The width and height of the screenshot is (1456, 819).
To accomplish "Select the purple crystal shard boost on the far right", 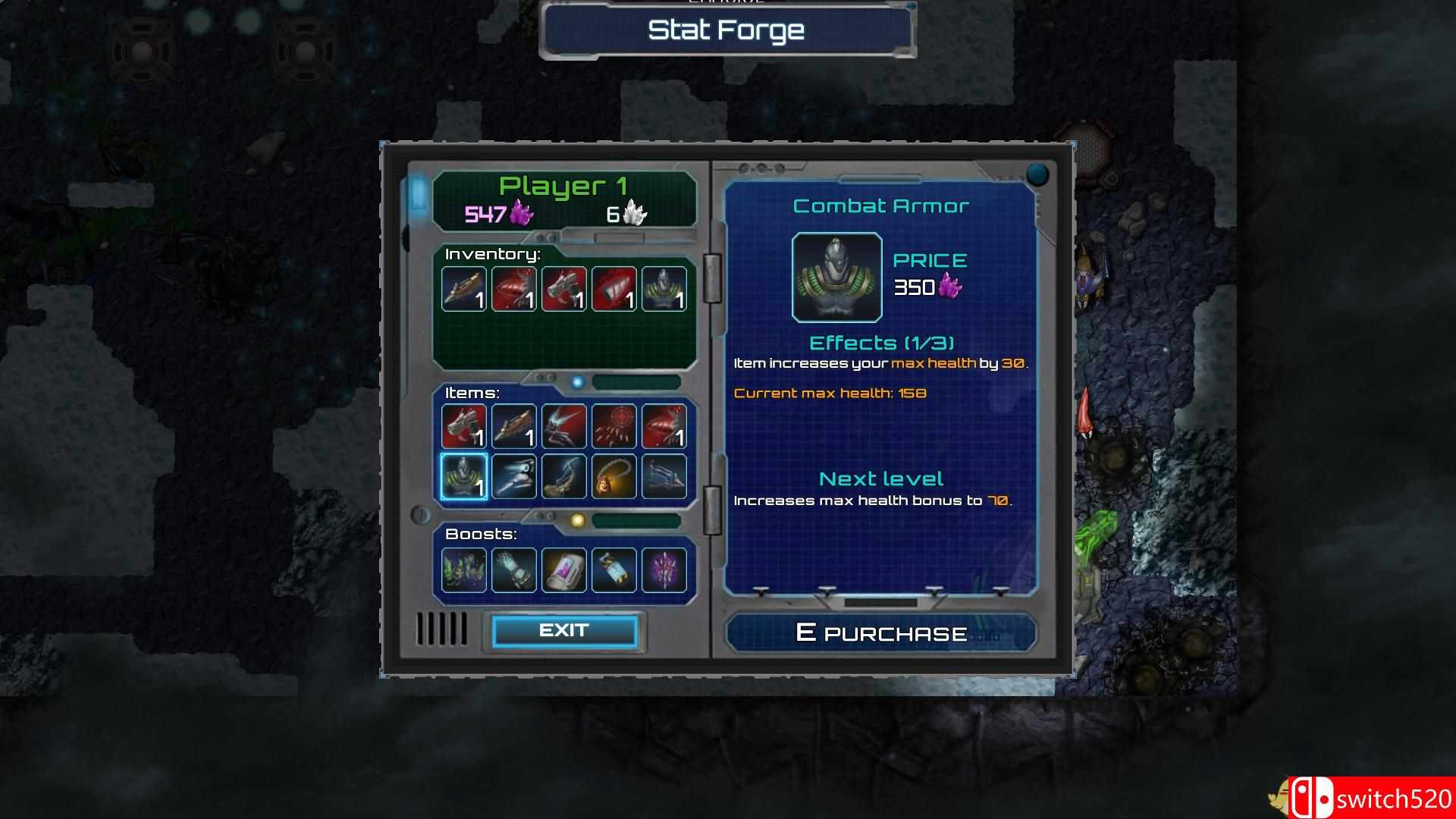I will click(665, 570).
